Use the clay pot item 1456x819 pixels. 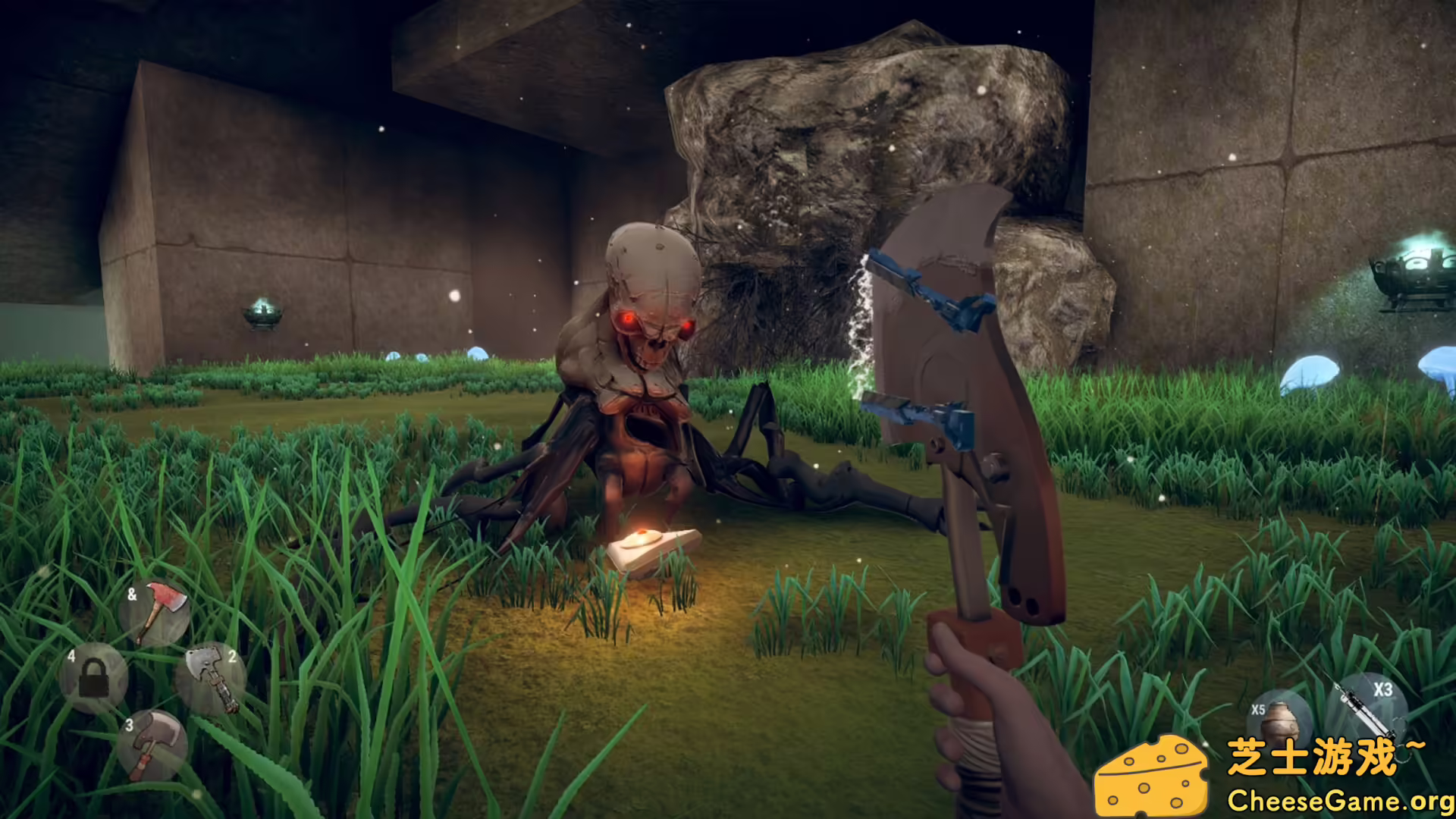[1279, 719]
